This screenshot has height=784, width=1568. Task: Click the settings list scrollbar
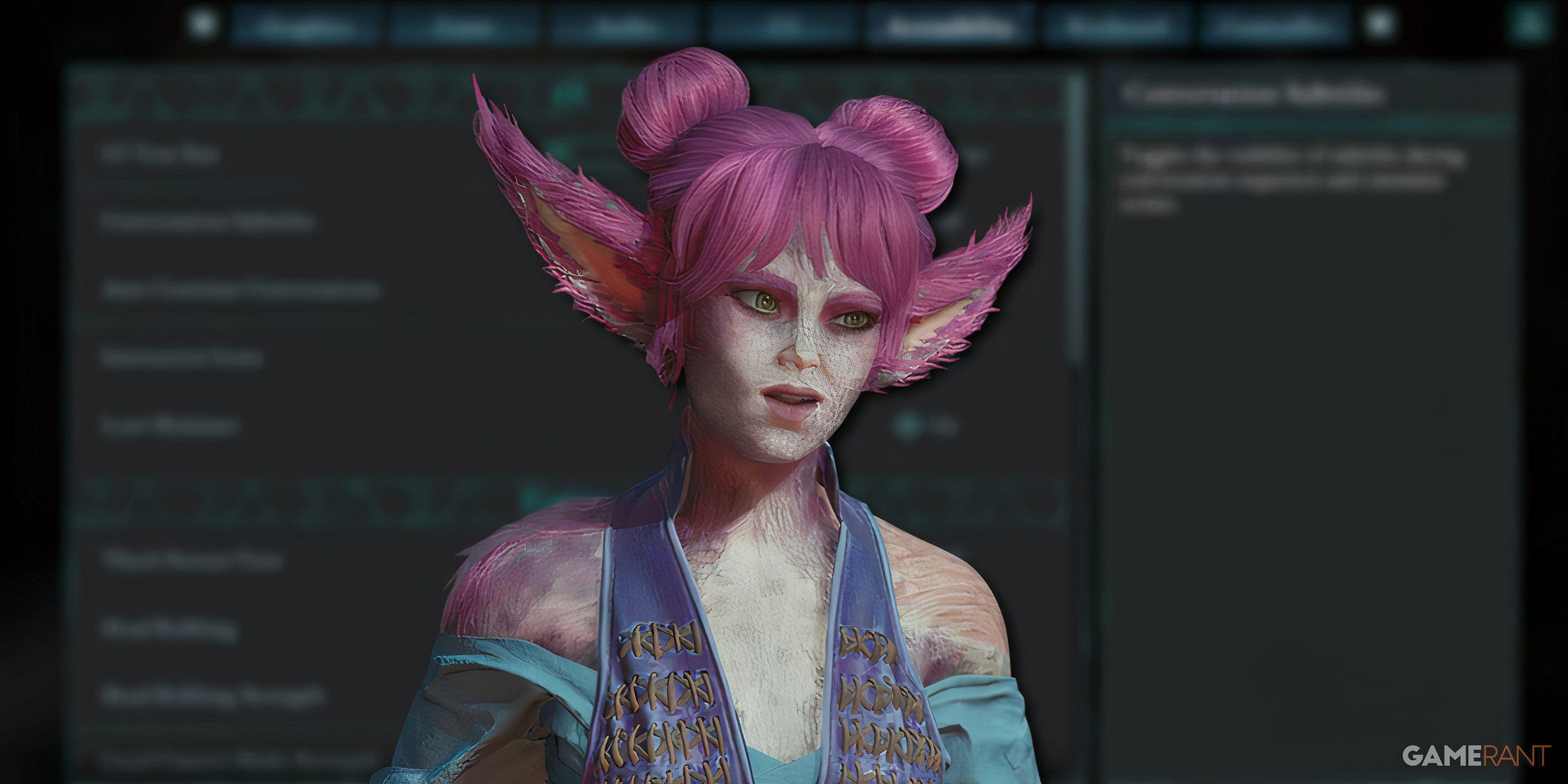tap(1077, 214)
